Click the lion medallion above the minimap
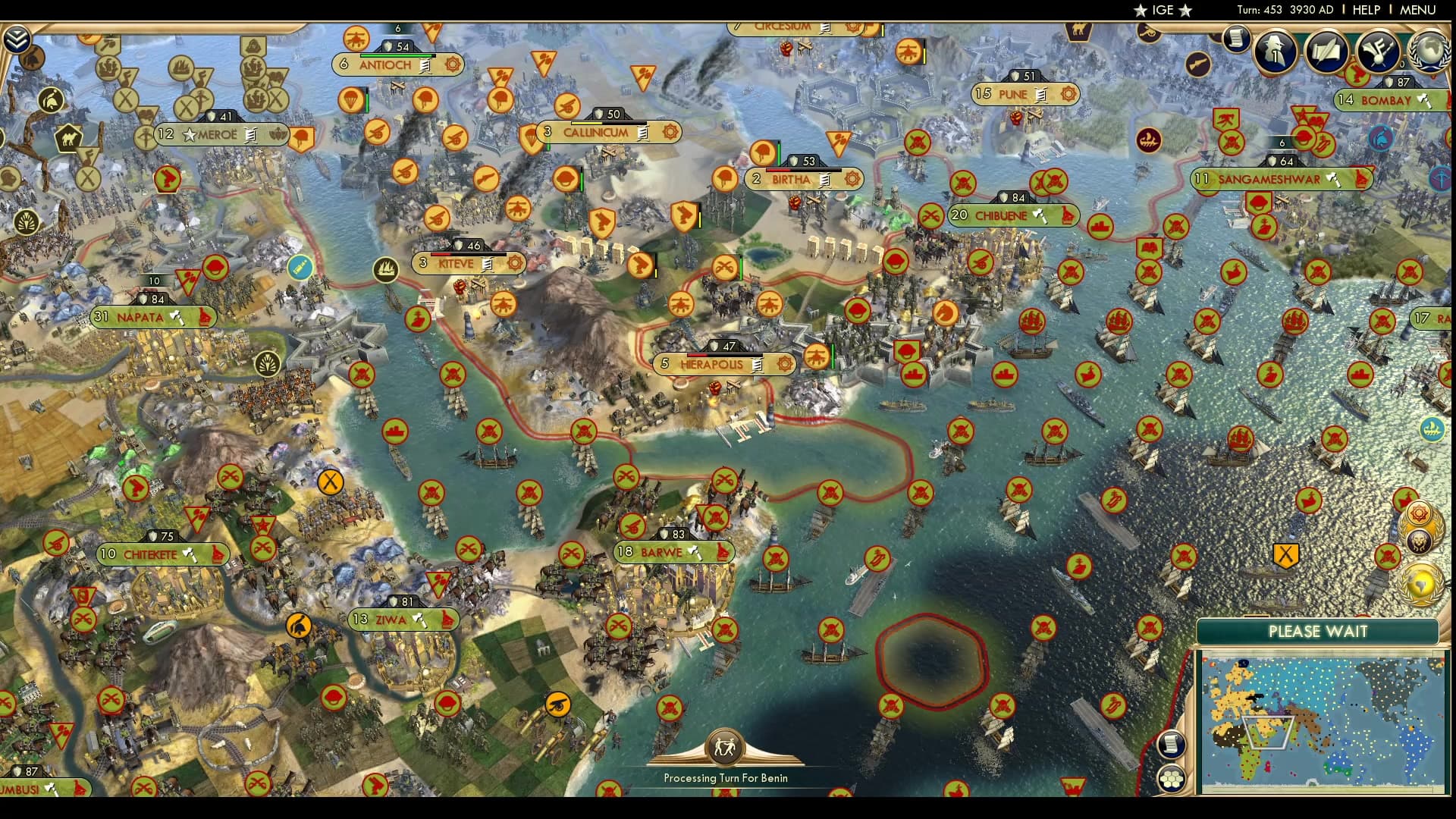This screenshot has width=1456, height=819. tap(1418, 540)
